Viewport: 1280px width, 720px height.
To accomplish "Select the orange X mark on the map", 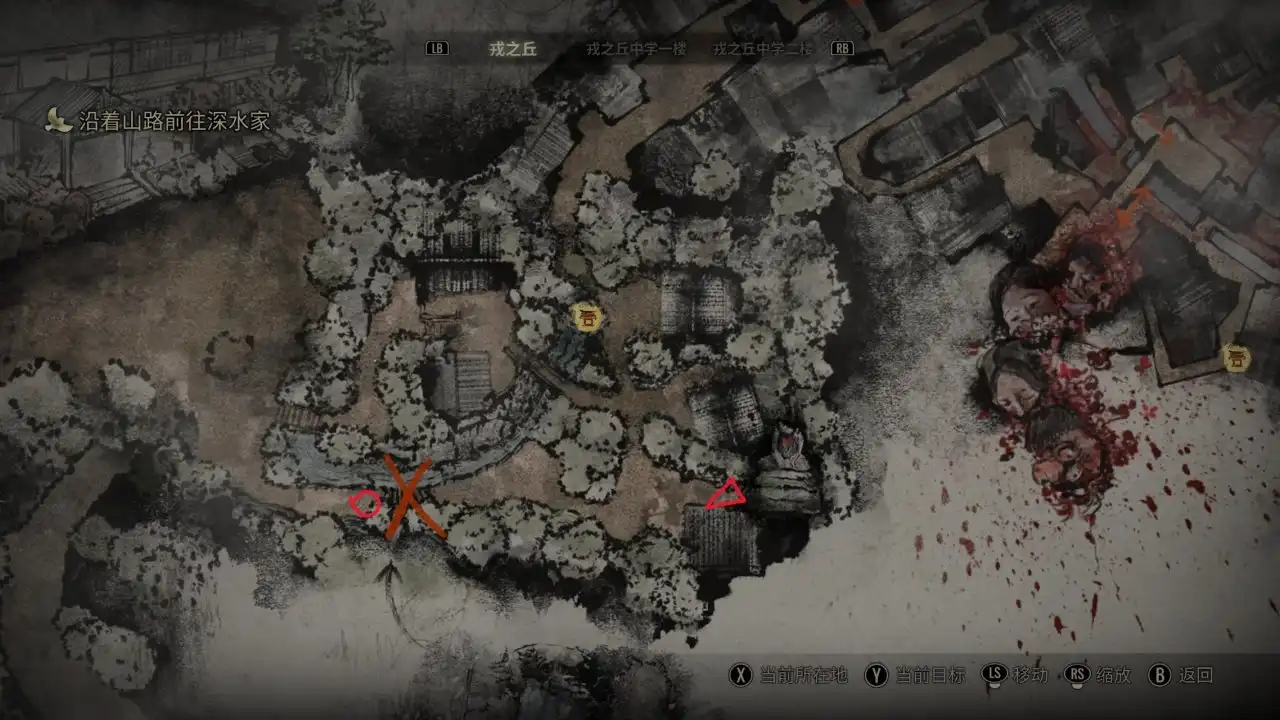I will point(408,496).
